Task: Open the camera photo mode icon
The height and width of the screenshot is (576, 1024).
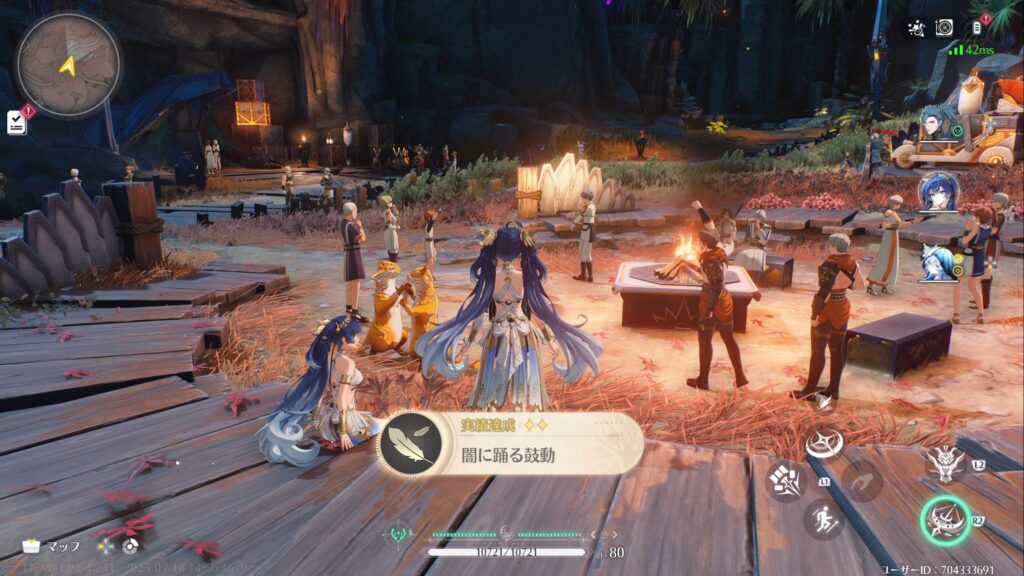Action: coord(944,28)
